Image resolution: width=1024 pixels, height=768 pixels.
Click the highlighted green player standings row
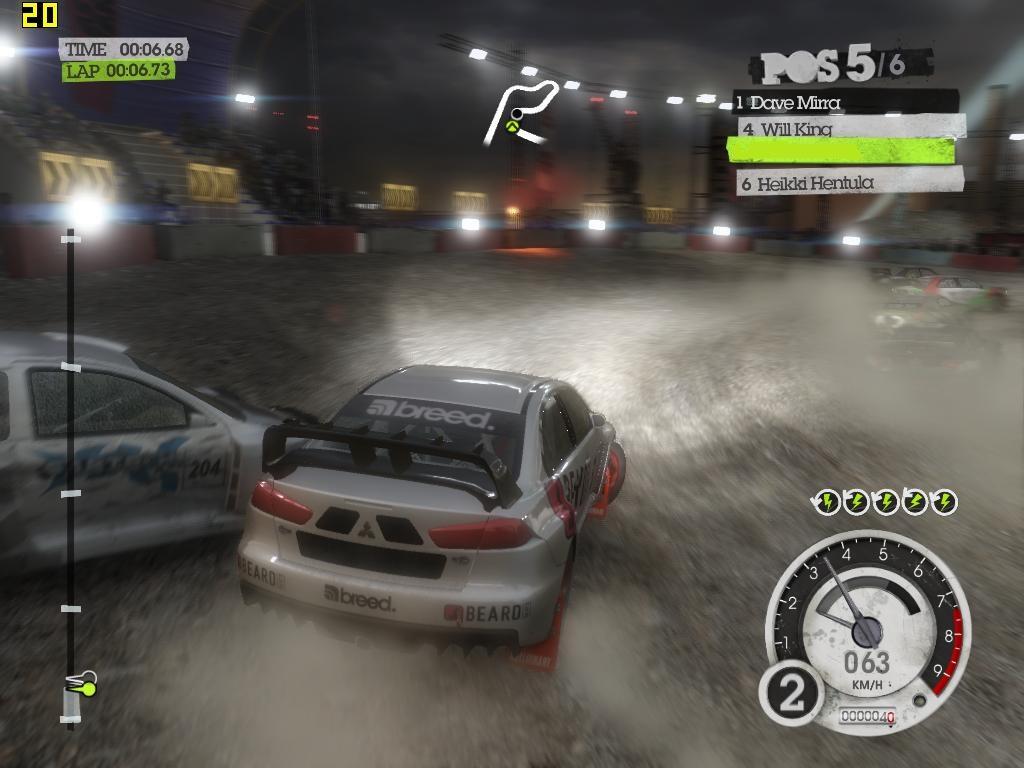pyautogui.click(x=840, y=151)
